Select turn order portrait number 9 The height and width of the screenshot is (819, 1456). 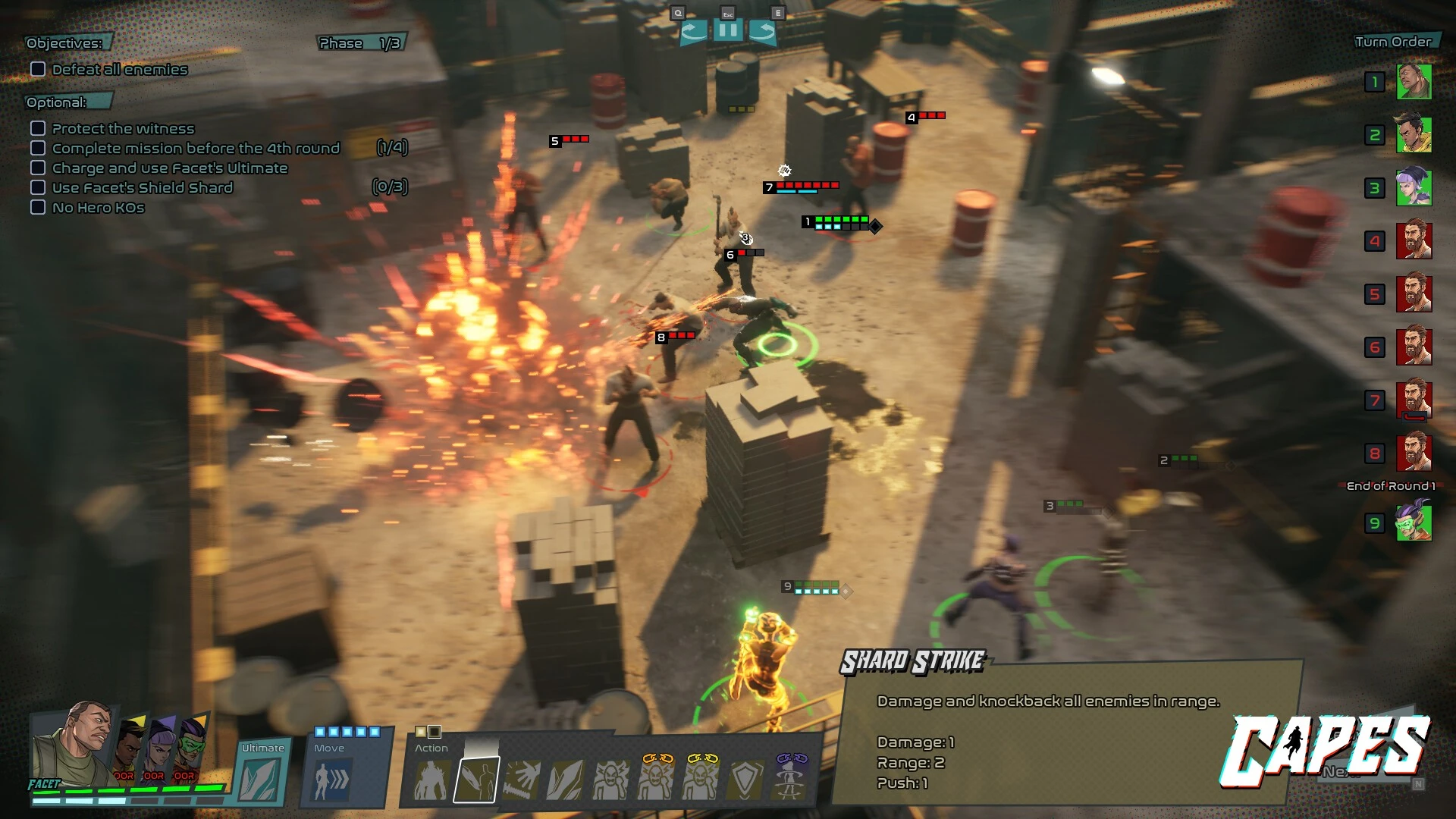(x=1414, y=522)
